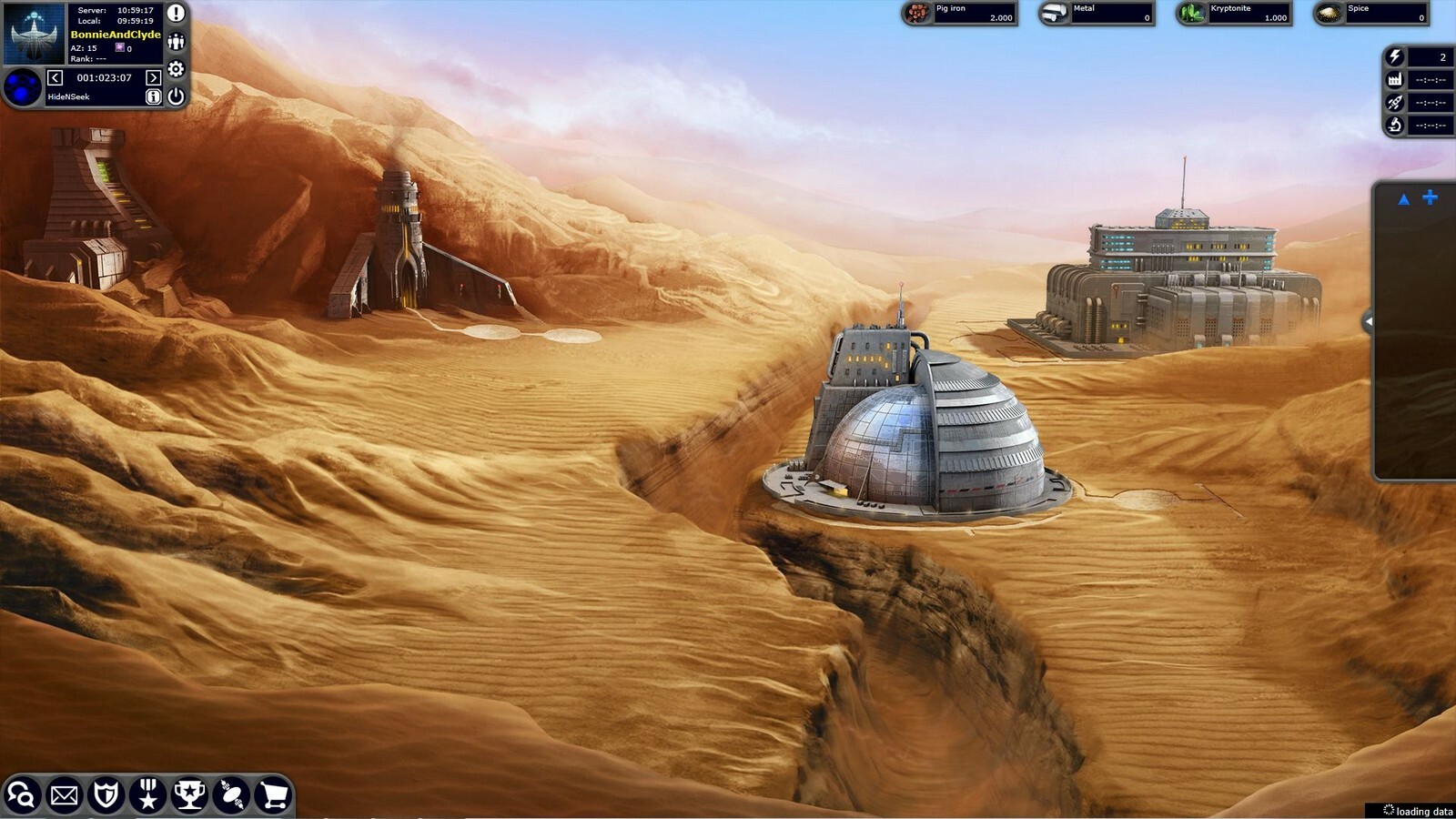The width and height of the screenshot is (1456, 819).
Task: Open the settings gear icon
Action: coord(176,69)
